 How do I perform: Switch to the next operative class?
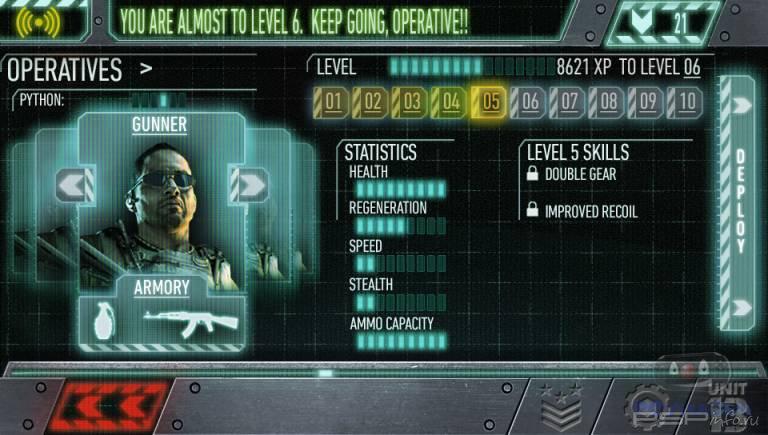(248, 184)
